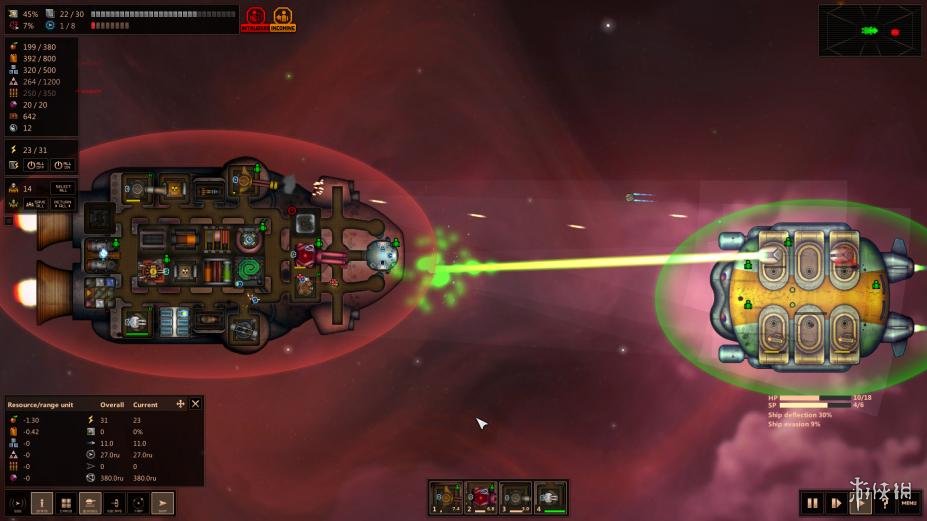This screenshot has width=927, height=521.
Task: Click the red Intruders alert icon
Action: click(x=256, y=19)
